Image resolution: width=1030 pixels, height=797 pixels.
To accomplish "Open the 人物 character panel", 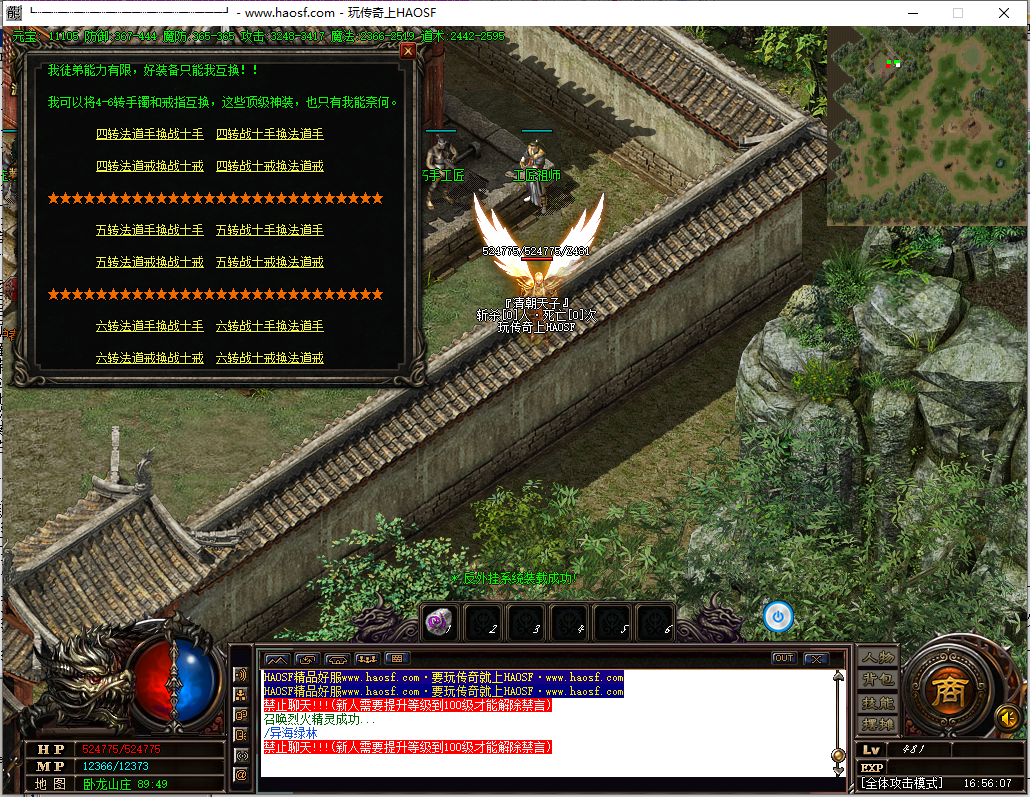I will pos(877,657).
